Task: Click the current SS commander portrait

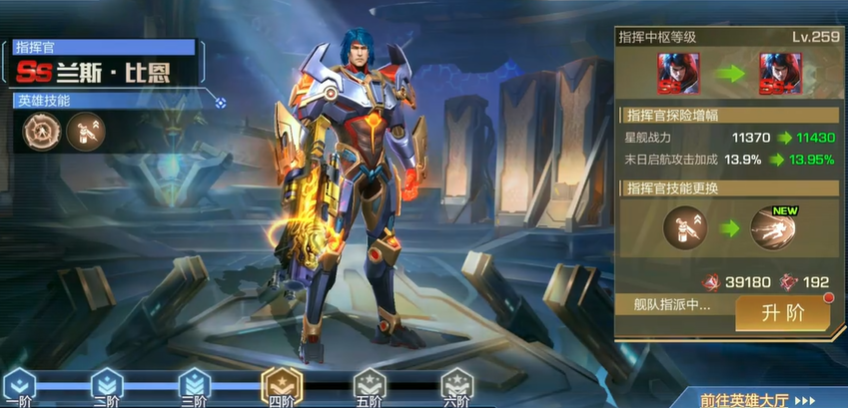Action: click(x=677, y=73)
